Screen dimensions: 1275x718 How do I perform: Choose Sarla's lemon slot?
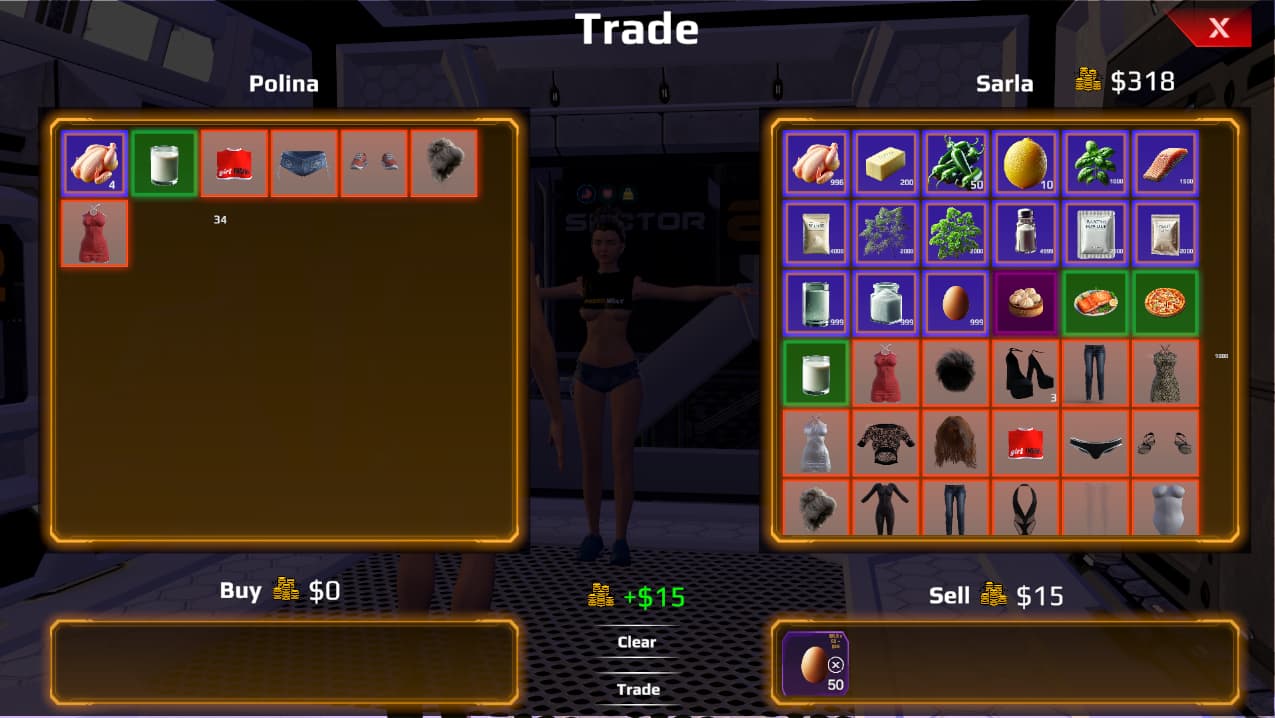click(x=1026, y=163)
